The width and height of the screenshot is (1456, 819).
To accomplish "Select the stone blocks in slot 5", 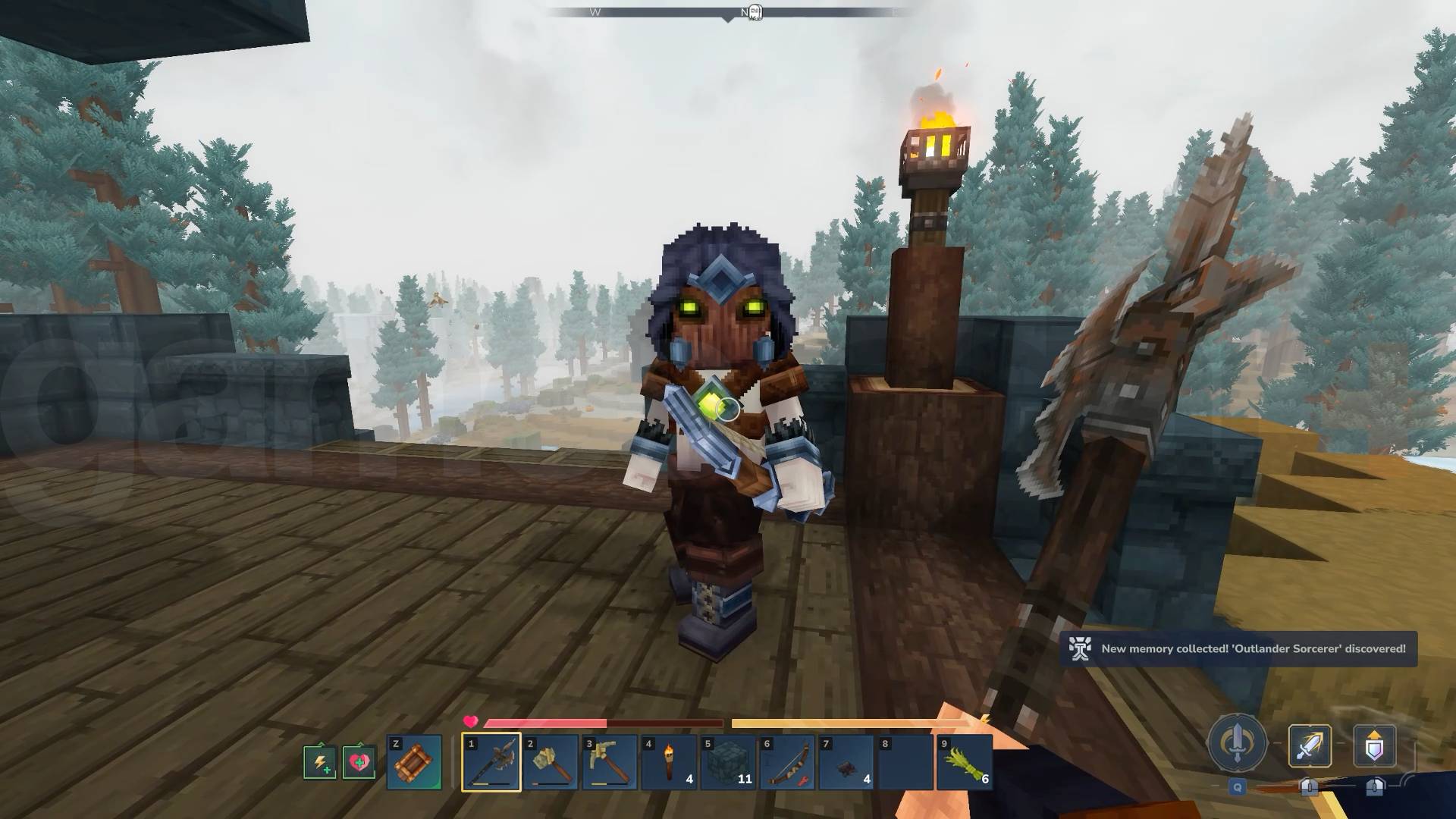I will 728,762.
